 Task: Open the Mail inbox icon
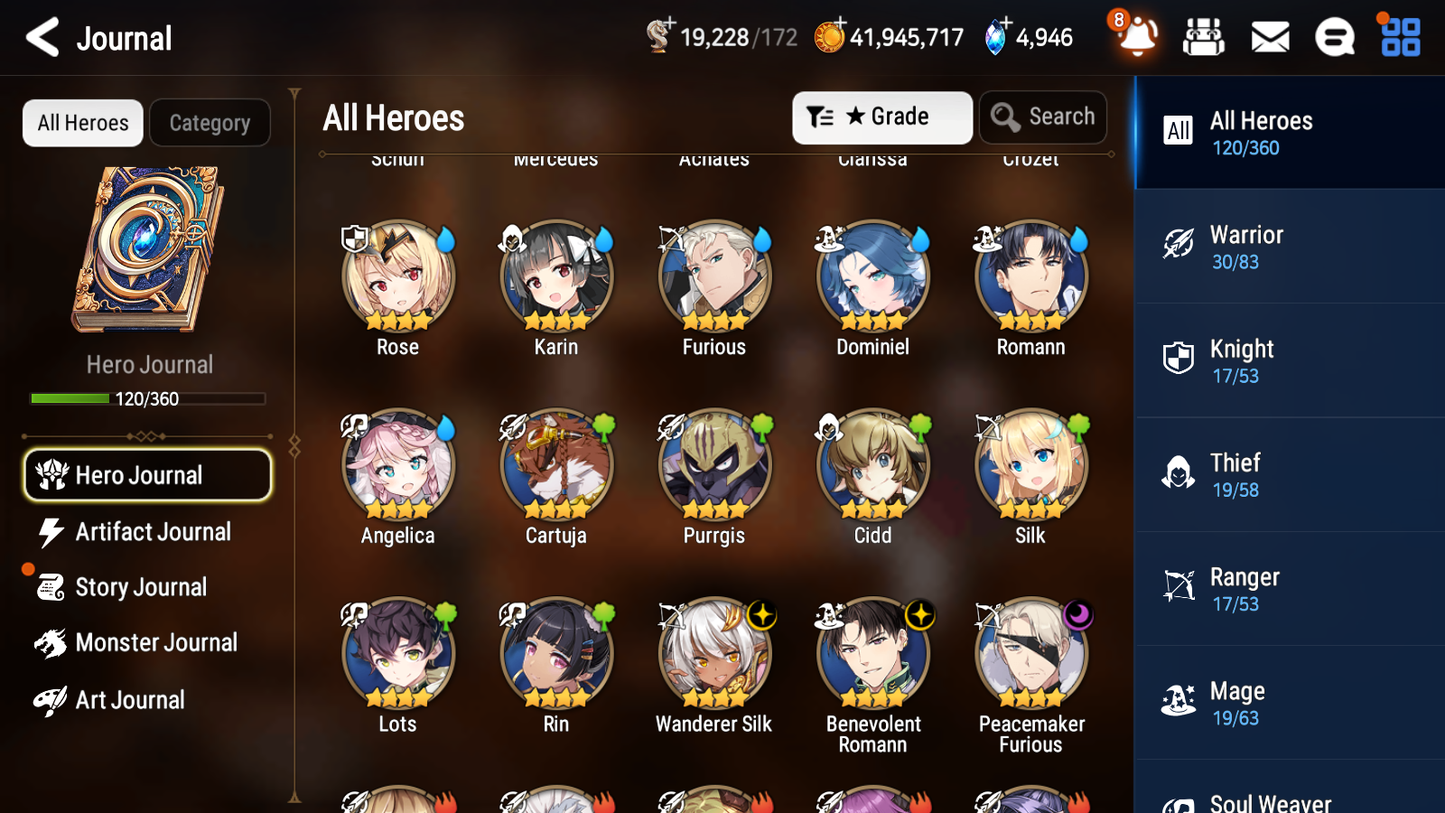tap(1269, 36)
